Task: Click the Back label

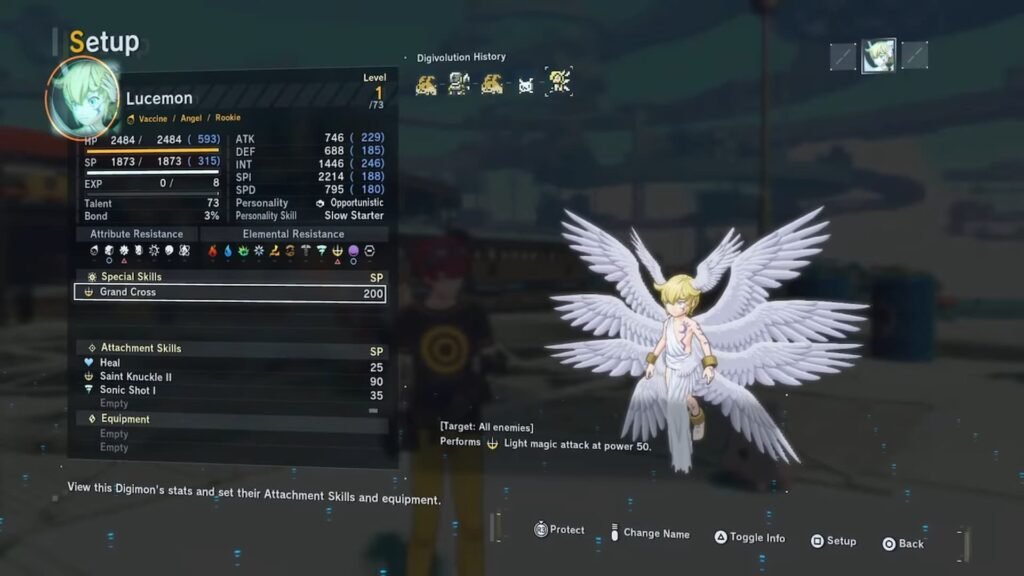Action: 910,544
